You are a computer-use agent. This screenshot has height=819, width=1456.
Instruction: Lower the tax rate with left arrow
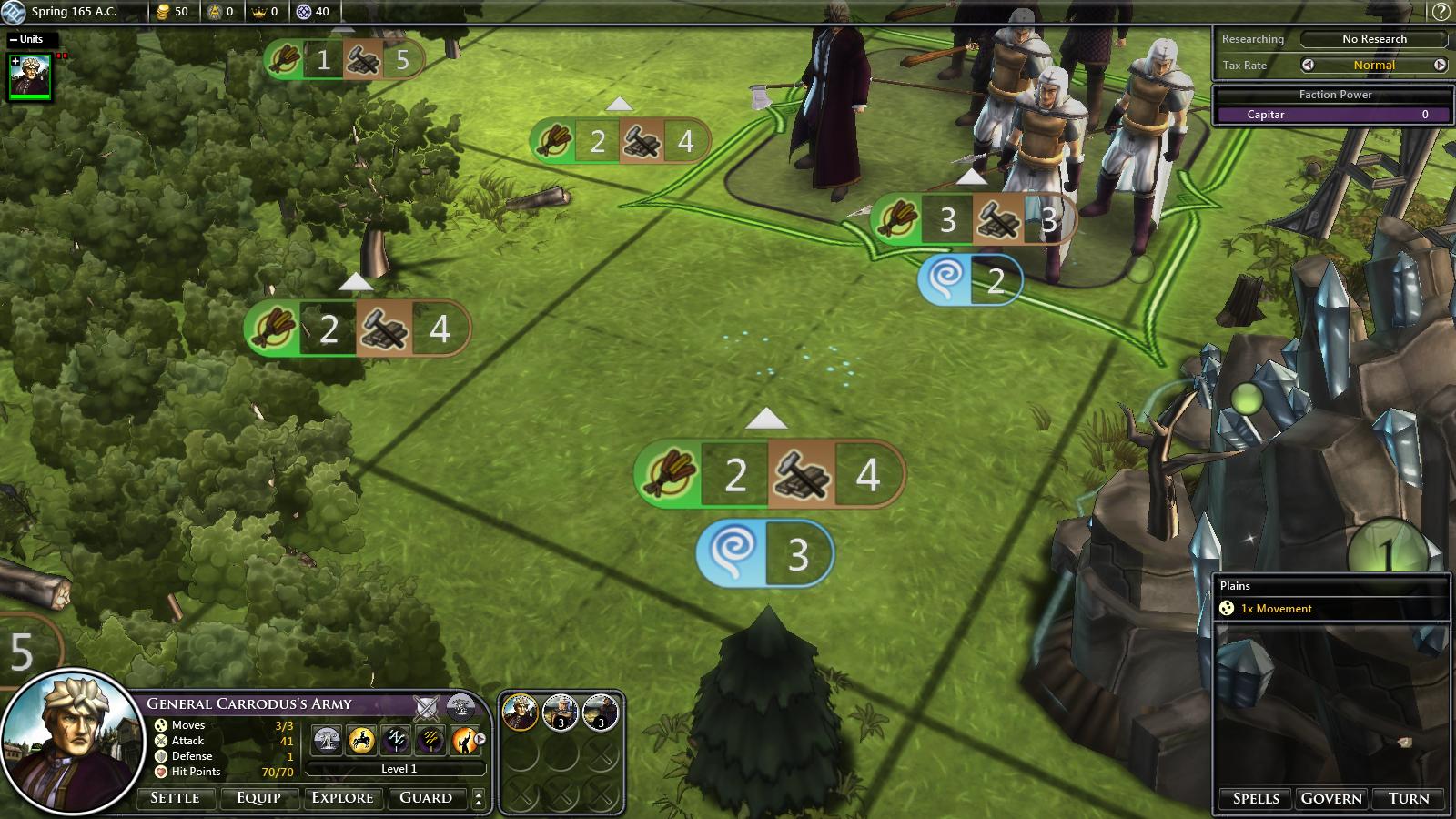(1308, 65)
